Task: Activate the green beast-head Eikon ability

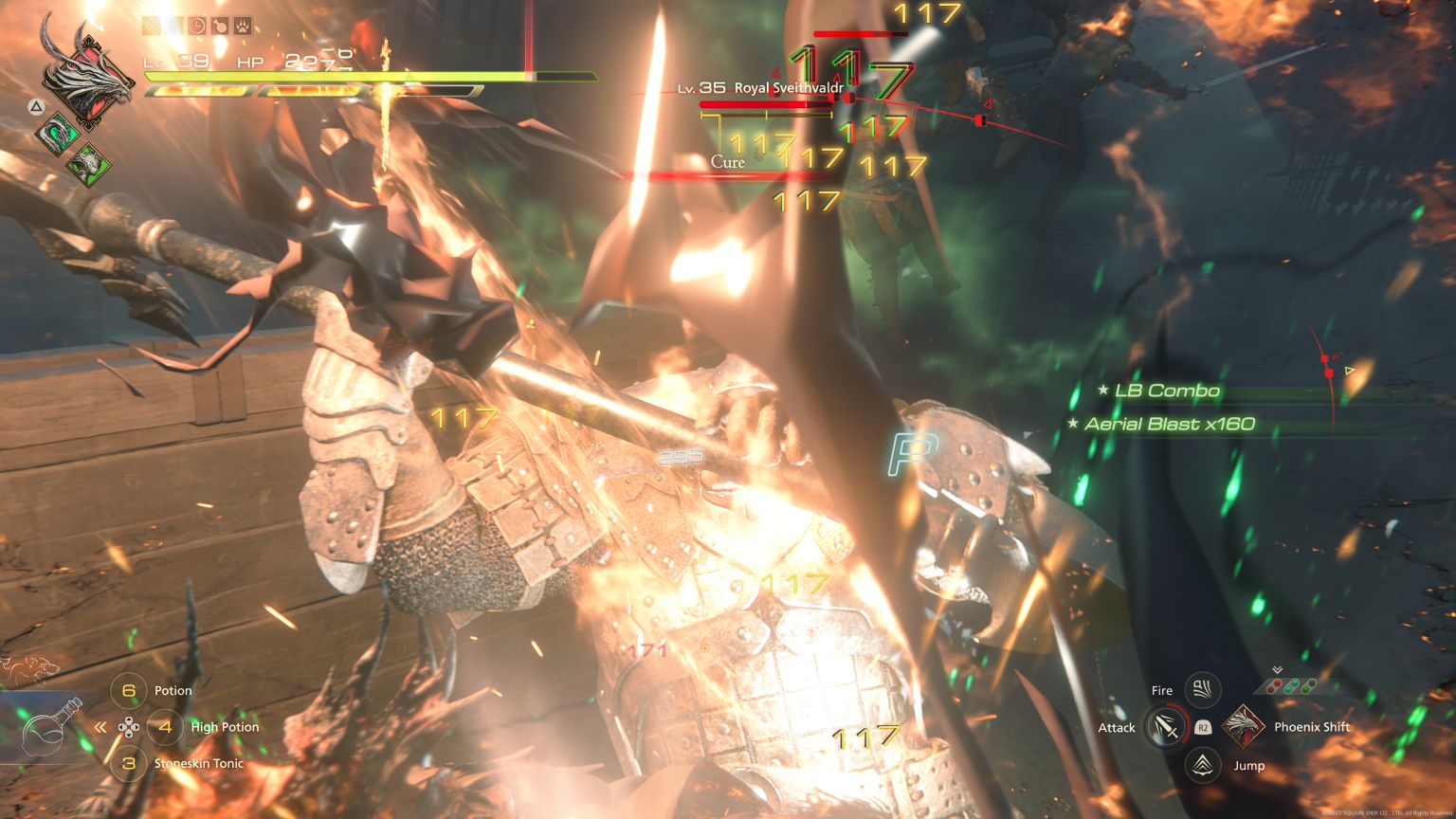Action: (x=87, y=162)
